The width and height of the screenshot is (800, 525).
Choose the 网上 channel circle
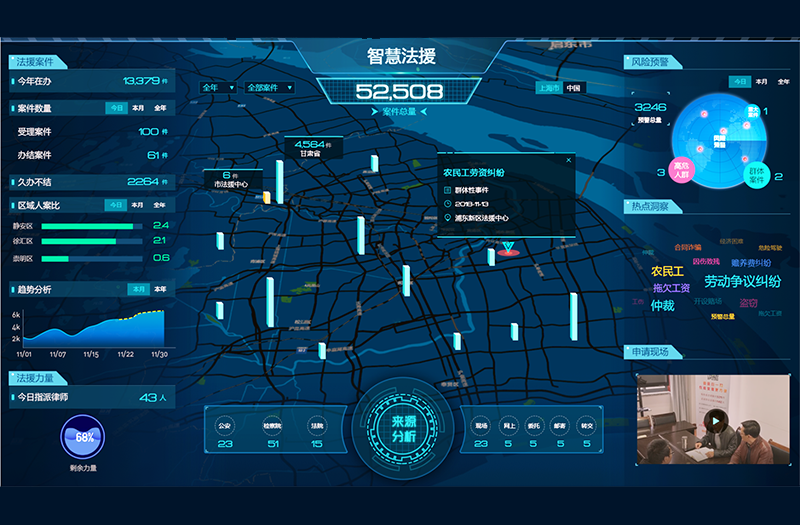pos(508,426)
